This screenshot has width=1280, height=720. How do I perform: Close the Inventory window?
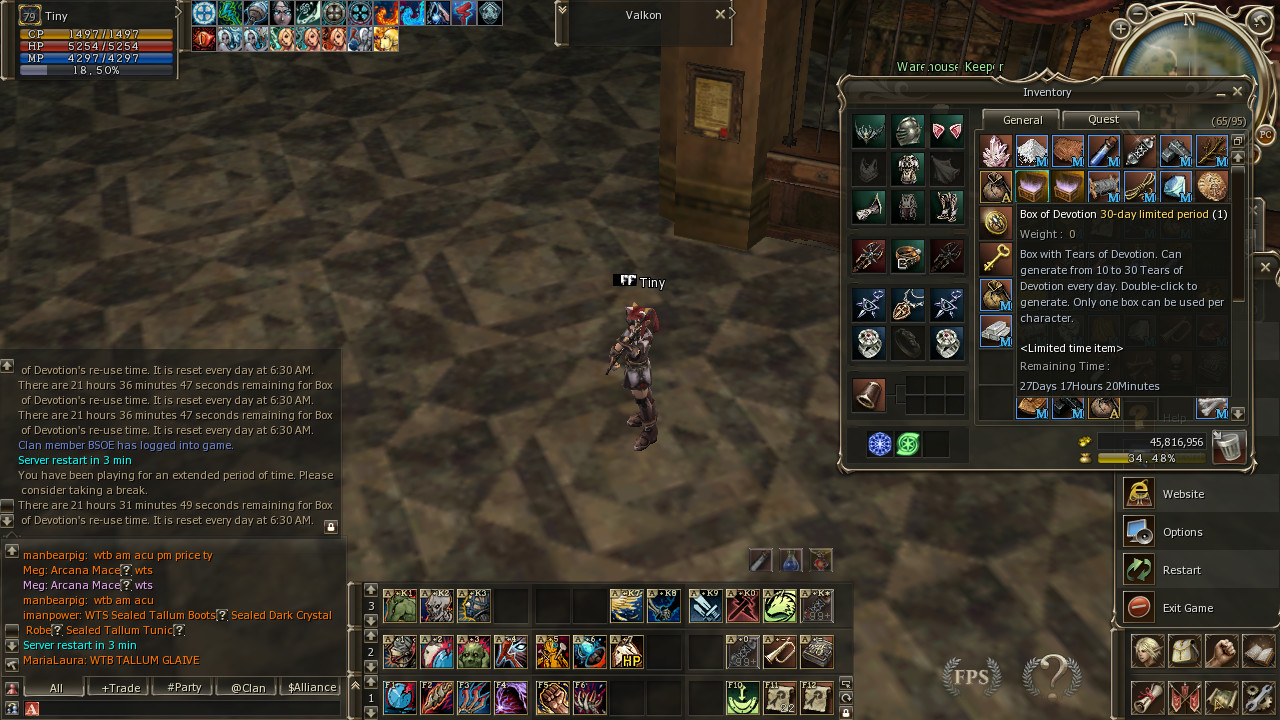tap(1238, 91)
